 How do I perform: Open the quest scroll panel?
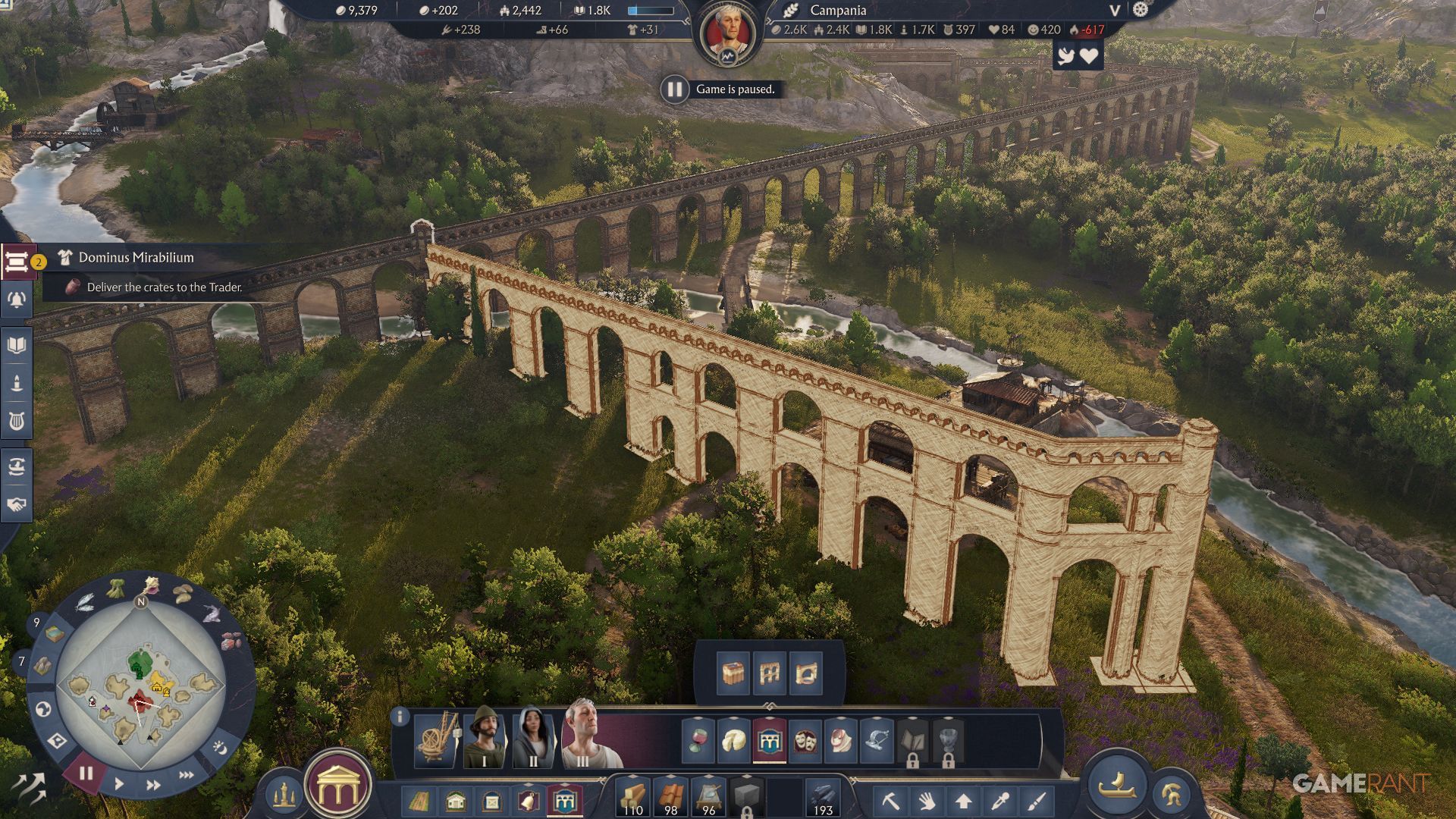tap(16, 262)
